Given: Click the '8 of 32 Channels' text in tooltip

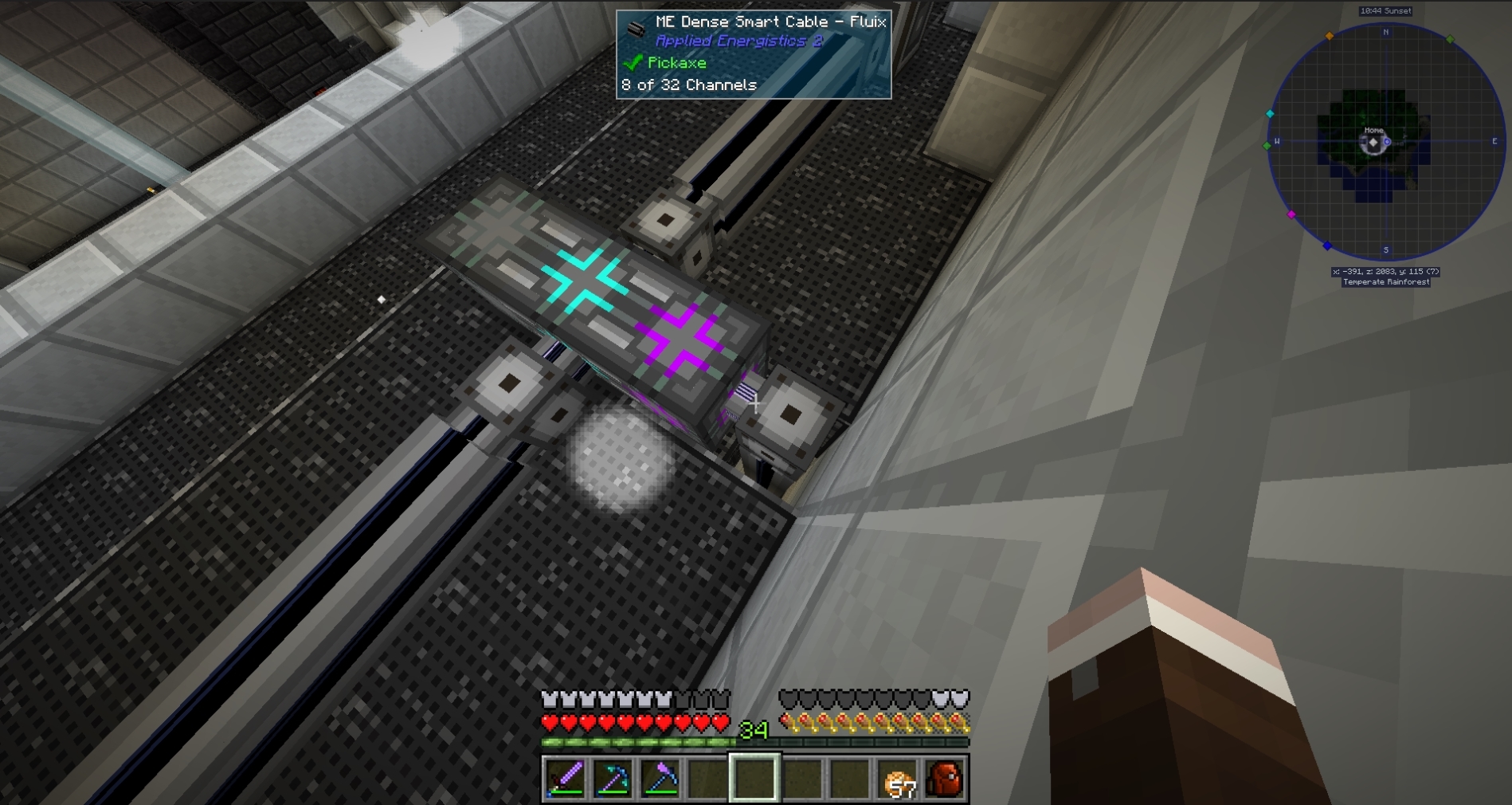Looking at the screenshot, I should coord(688,84).
